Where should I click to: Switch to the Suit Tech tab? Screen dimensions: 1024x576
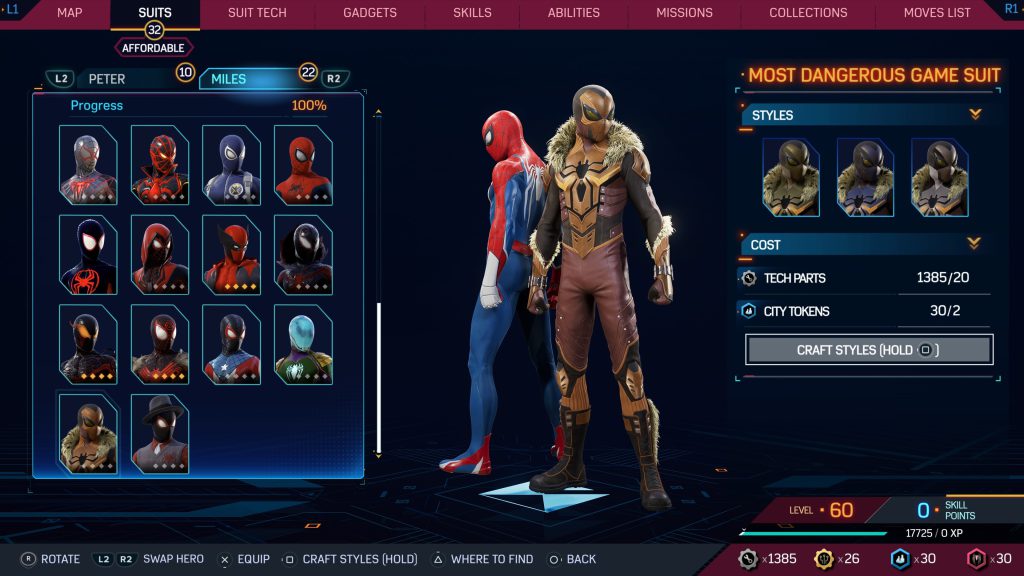(x=257, y=13)
